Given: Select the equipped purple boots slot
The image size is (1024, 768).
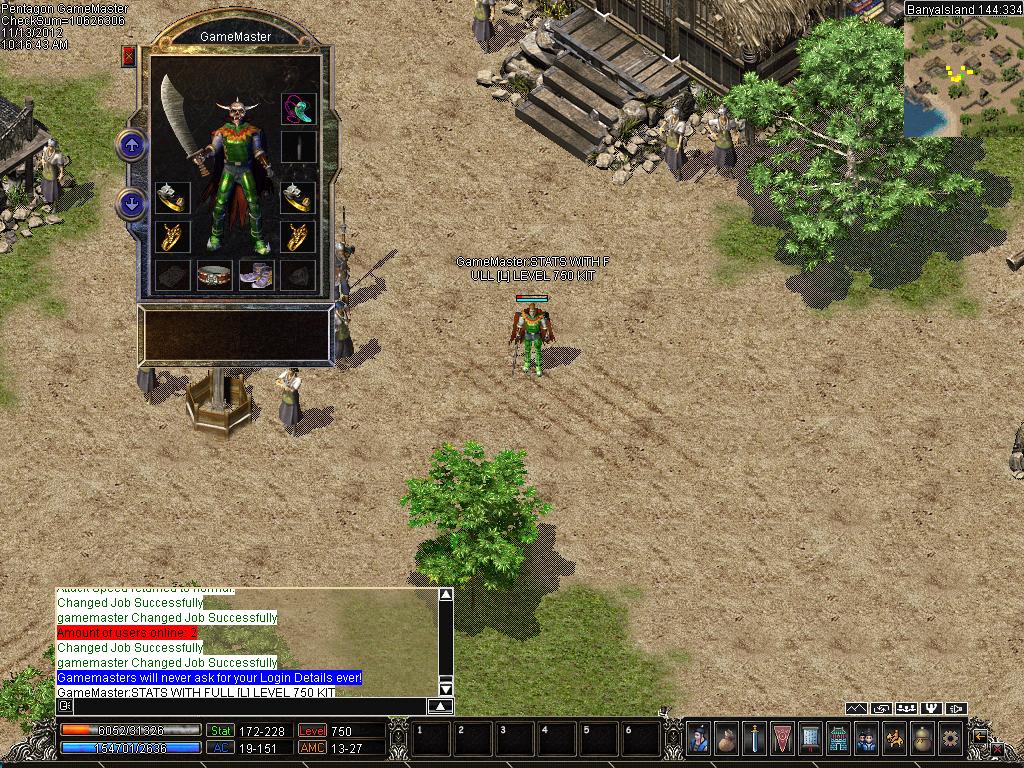Looking at the screenshot, I should (x=256, y=275).
